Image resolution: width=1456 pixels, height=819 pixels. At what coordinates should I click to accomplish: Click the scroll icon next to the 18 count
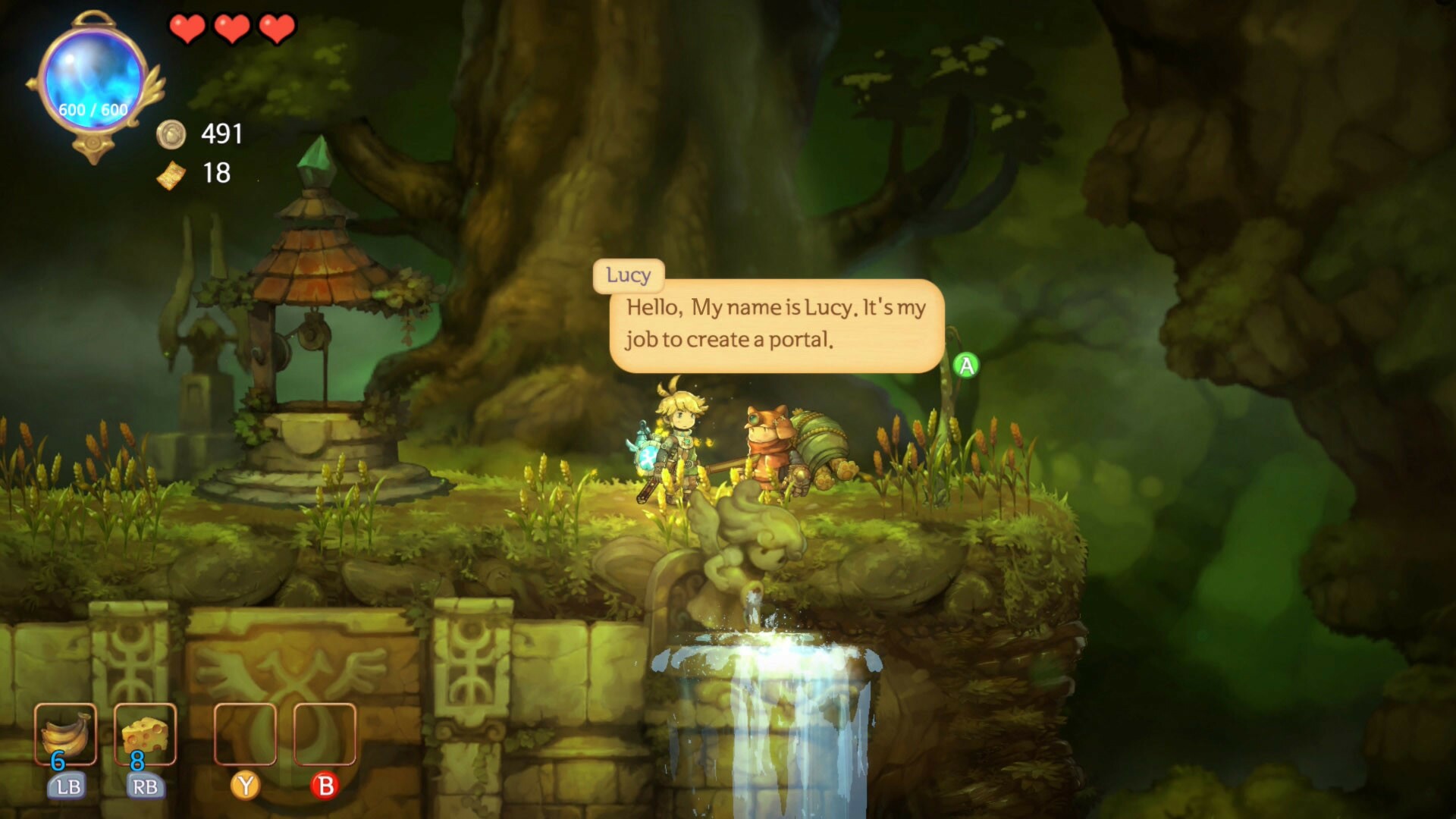[173, 175]
